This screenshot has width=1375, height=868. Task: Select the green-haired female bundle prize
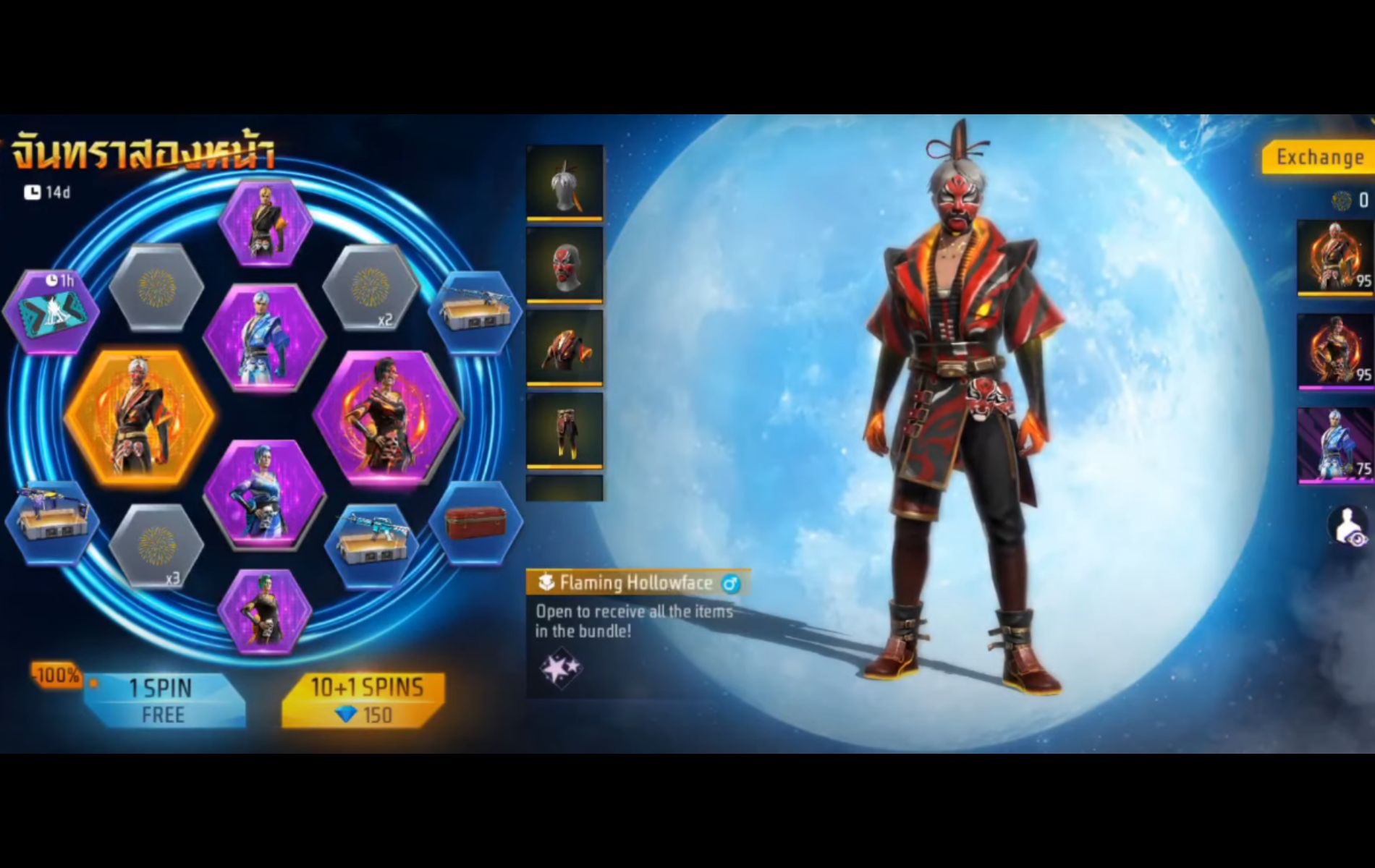[x=265, y=613]
